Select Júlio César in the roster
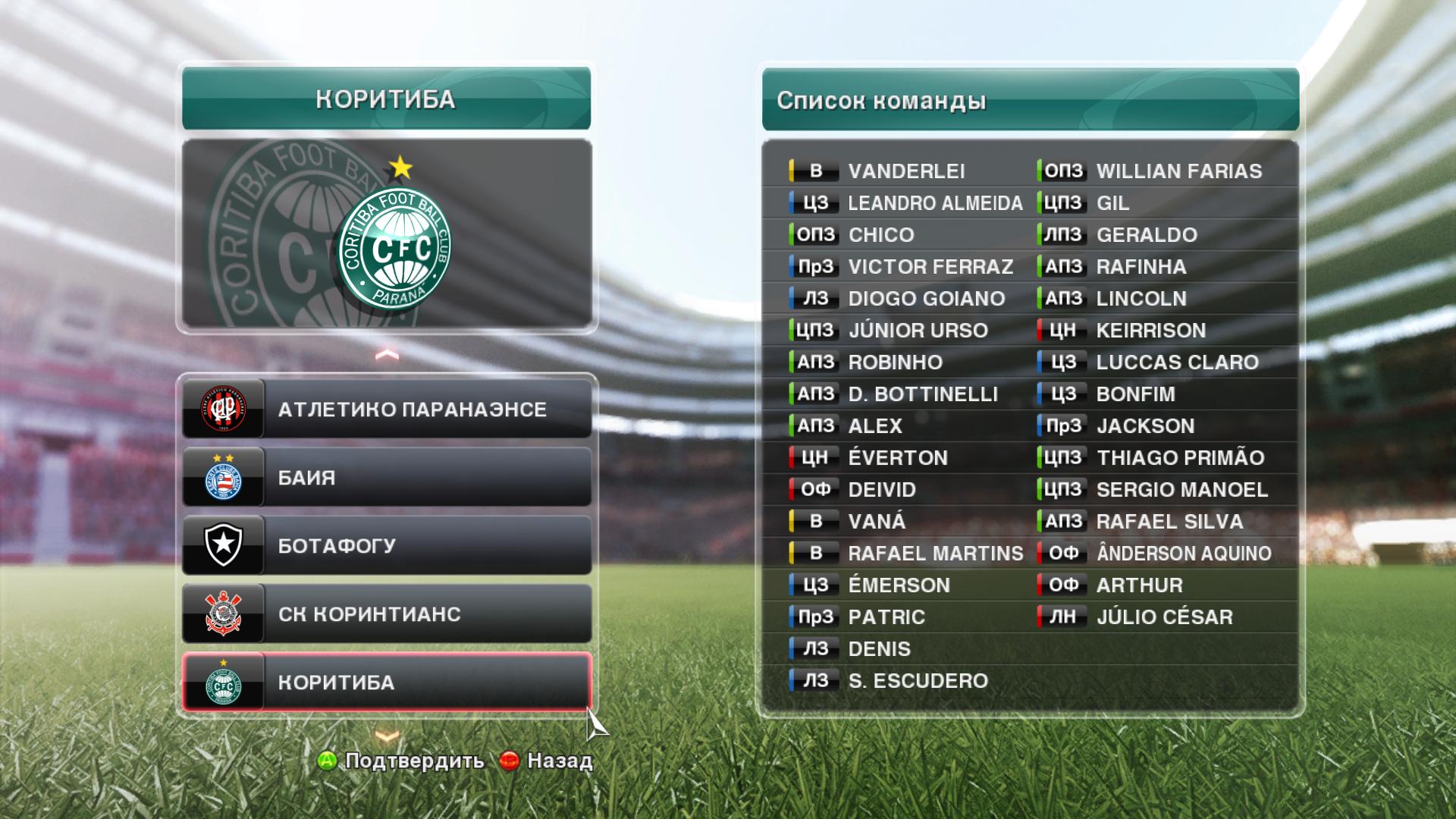The height and width of the screenshot is (819, 1456). pyautogui.click(x=1164, y=617)
